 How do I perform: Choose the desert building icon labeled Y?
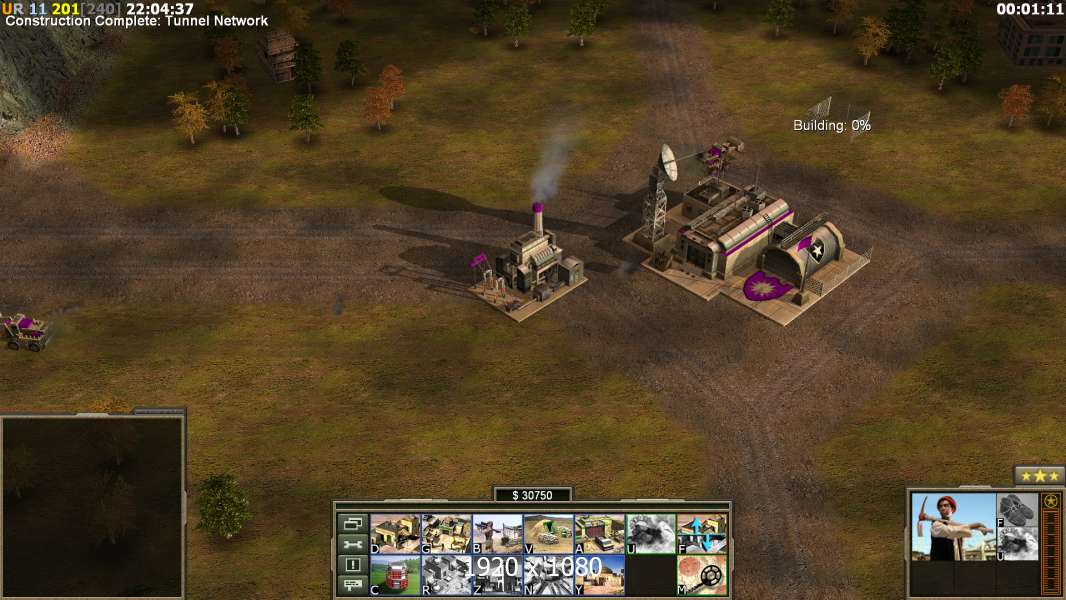click(x=599, y=575)
